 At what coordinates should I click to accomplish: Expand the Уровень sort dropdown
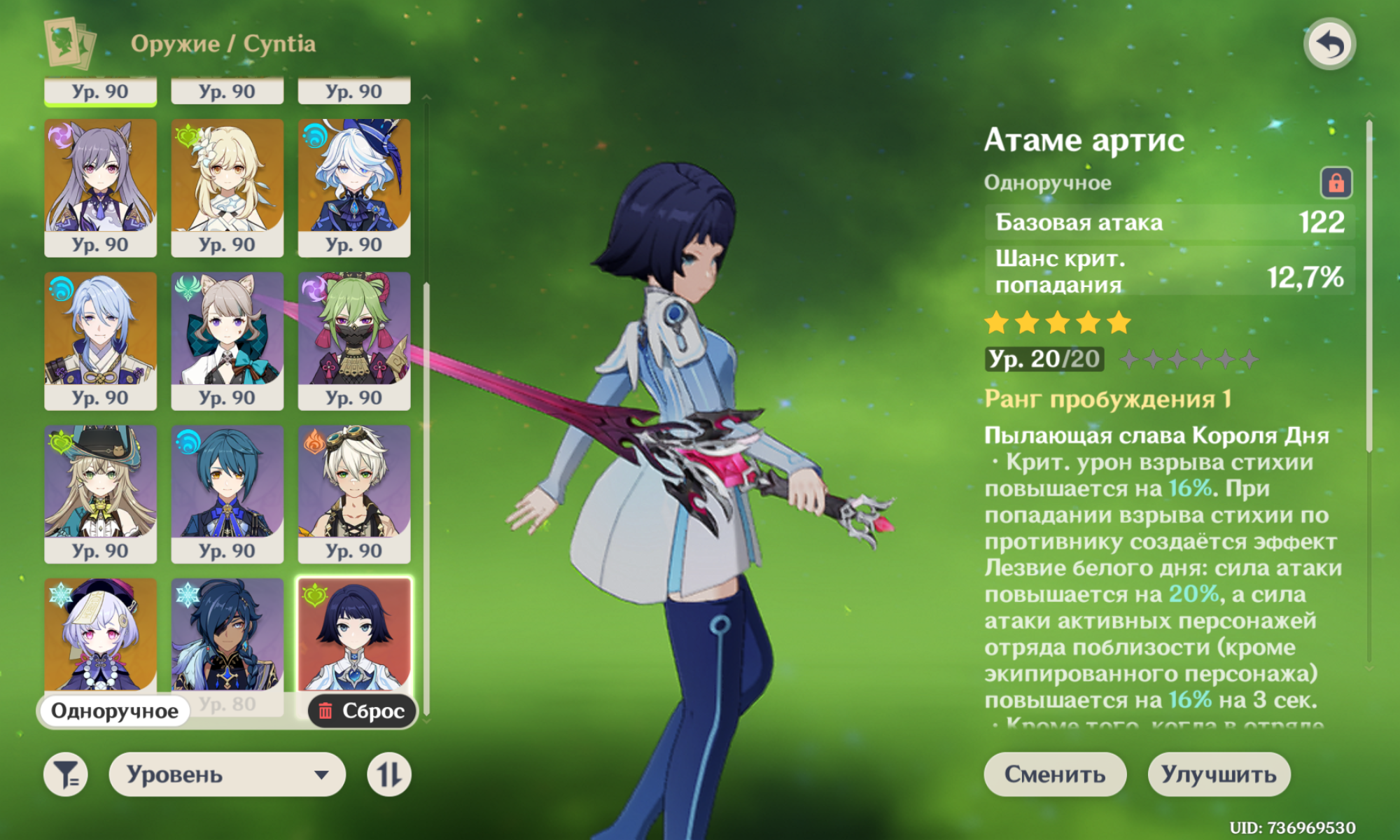click(x=227, y=775)
